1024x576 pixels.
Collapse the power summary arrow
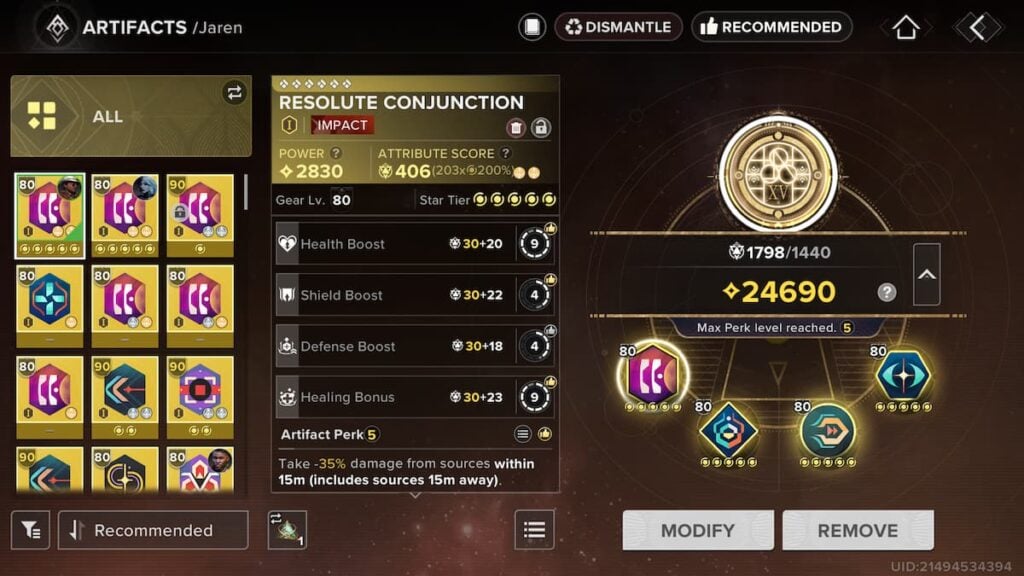click(x=926, y=274)
